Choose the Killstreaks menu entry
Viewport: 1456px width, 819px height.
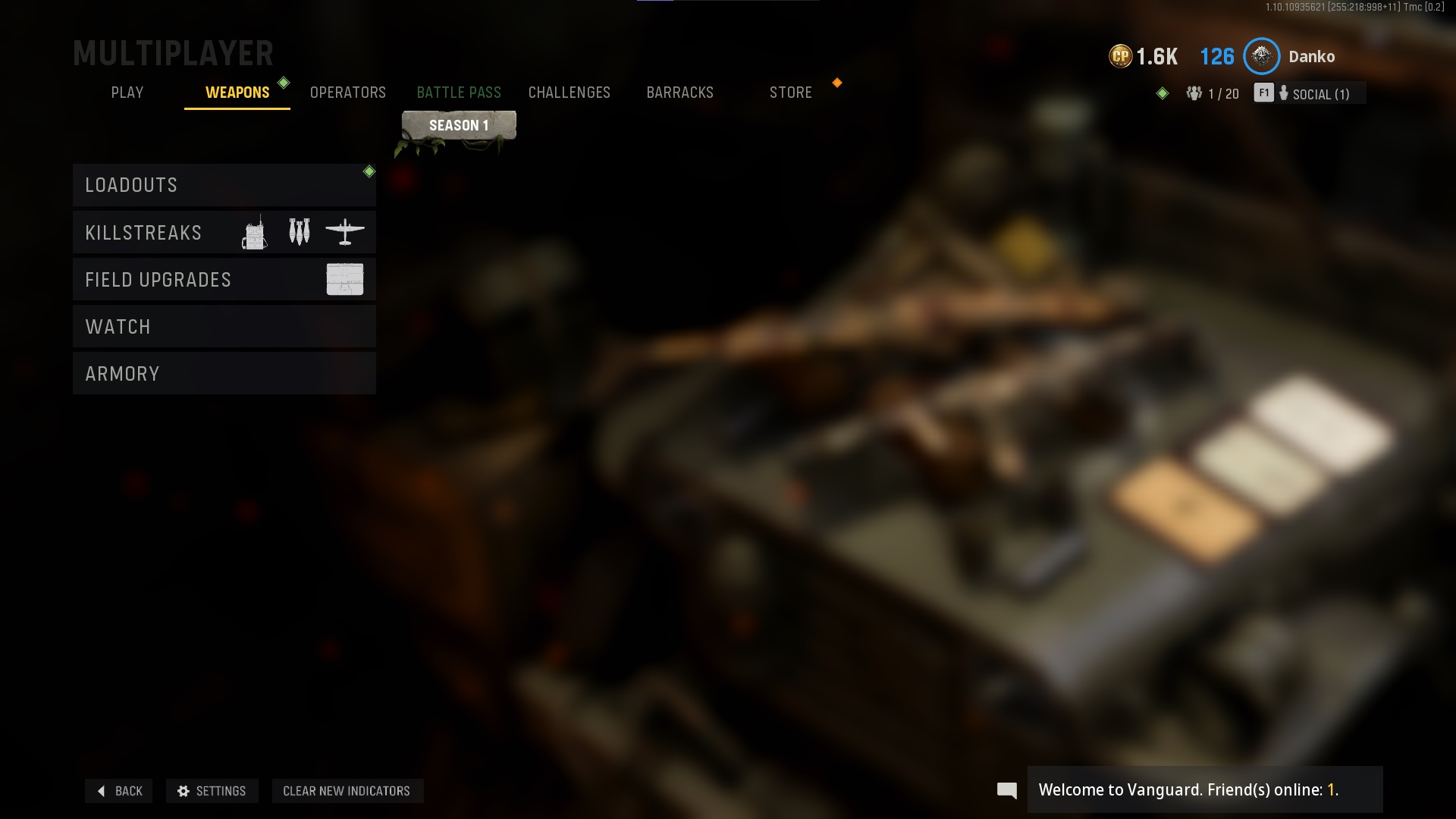224,232
